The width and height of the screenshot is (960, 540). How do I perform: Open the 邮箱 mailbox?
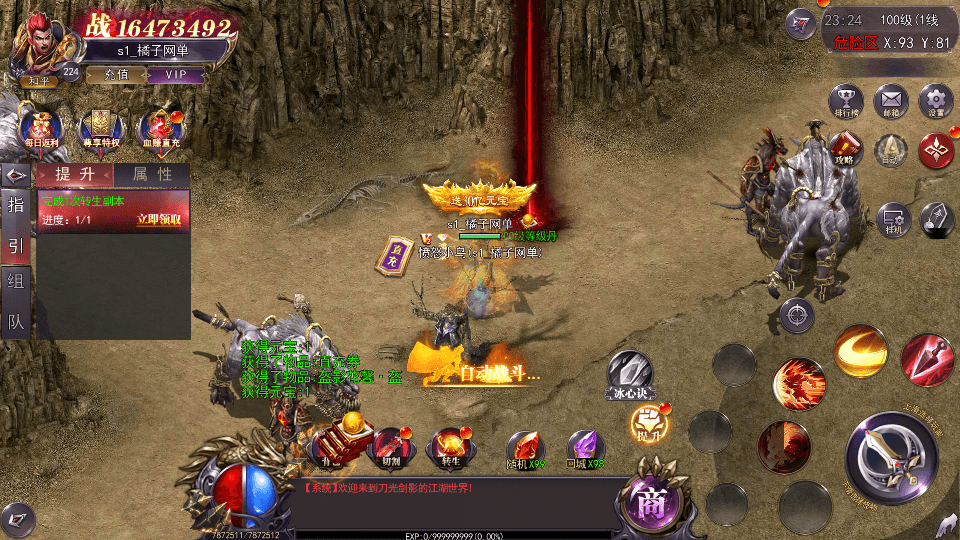[x=891, y=101]
